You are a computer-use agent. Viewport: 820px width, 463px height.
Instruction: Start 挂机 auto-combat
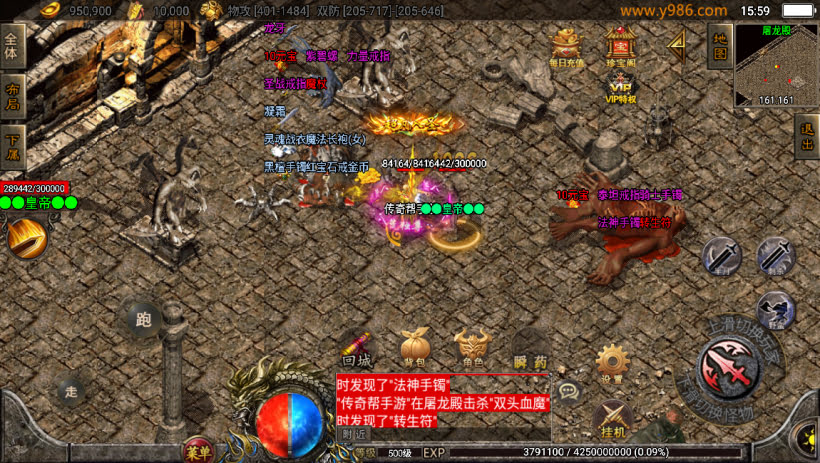612,418
